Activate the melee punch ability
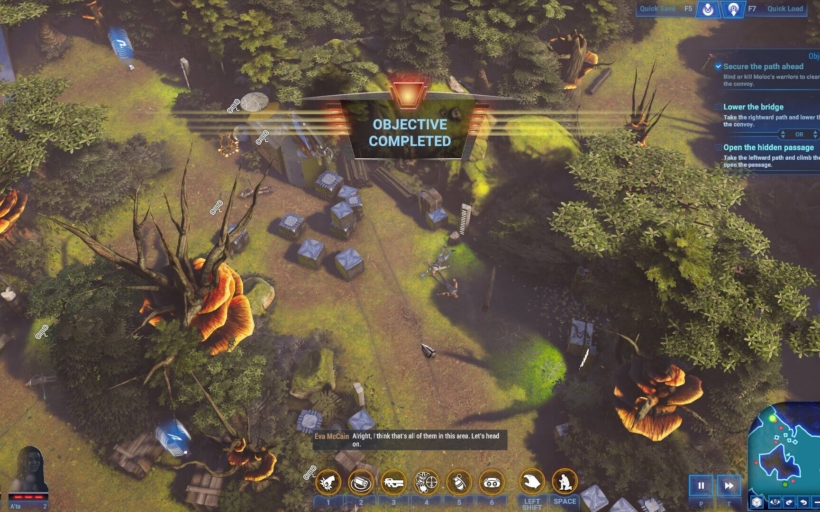Screen dimensions: 820x512 tap(328, 482)
